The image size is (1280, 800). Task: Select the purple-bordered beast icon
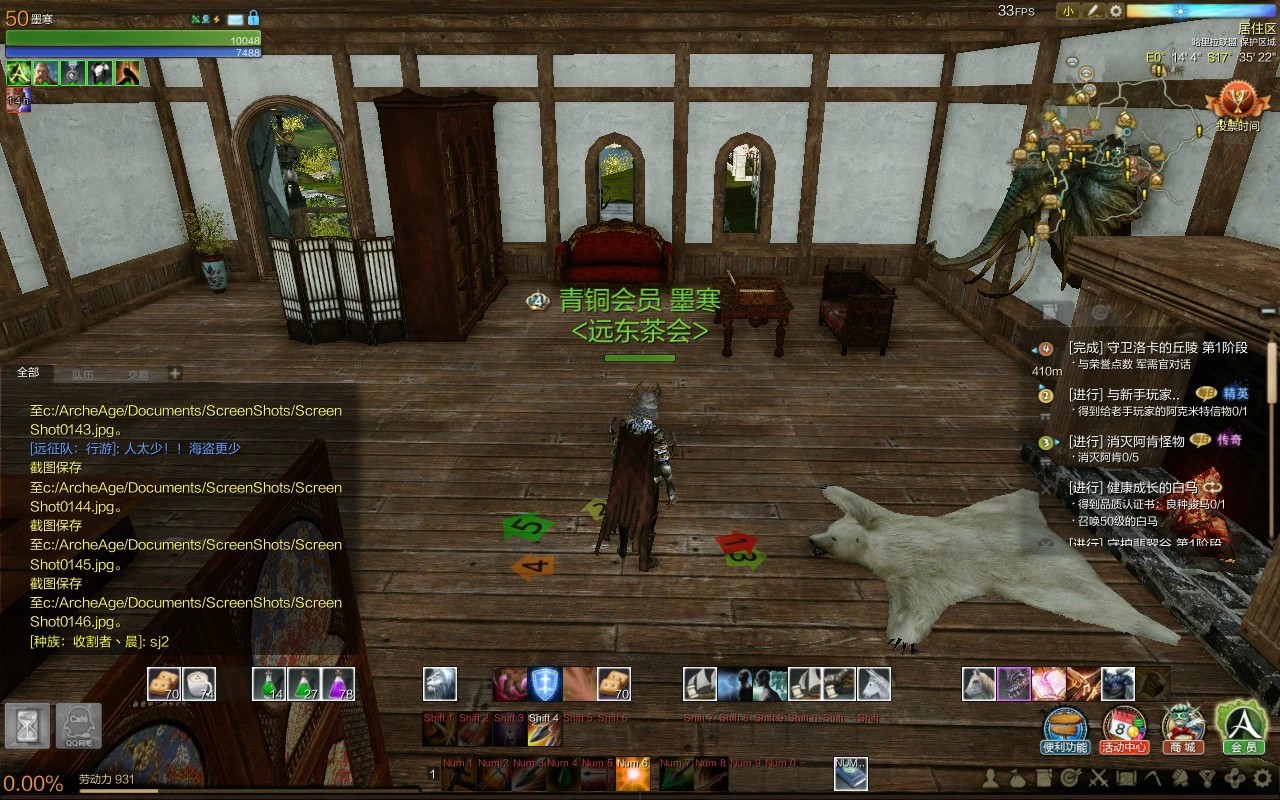point(1014,684)
